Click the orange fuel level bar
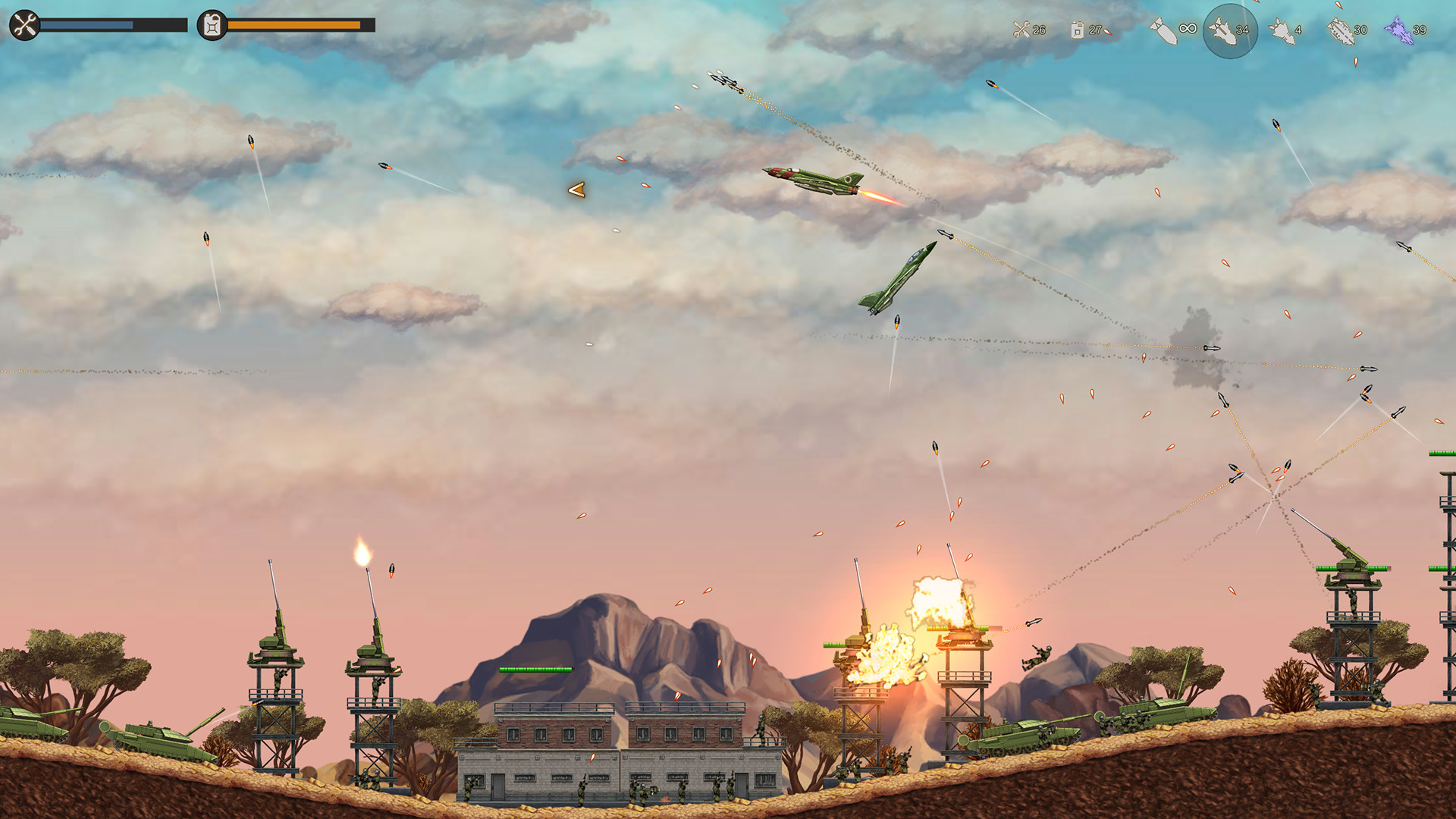This screenshot has height=819, width=1456. tap(296, 25)
